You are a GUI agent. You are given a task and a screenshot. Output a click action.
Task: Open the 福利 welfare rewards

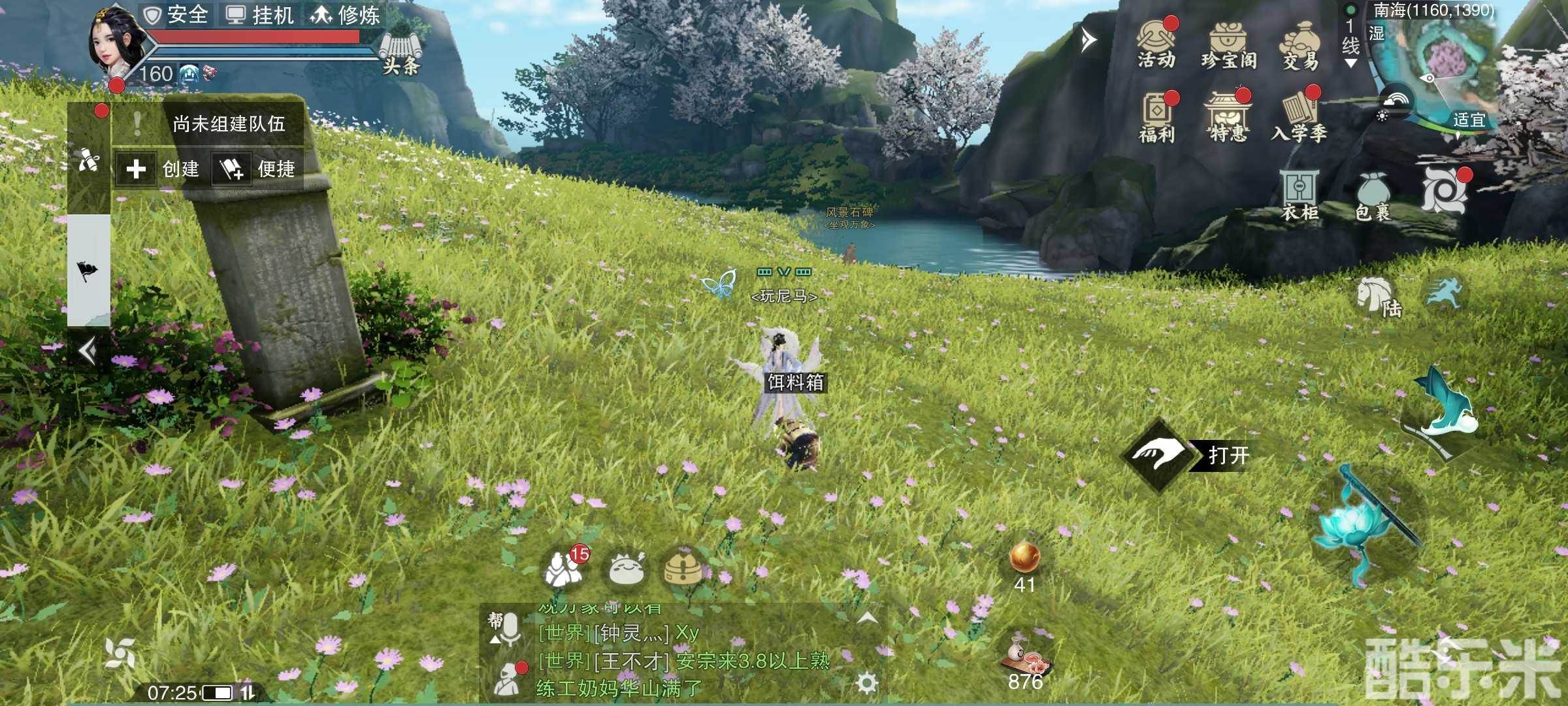tap(1157, 118)
